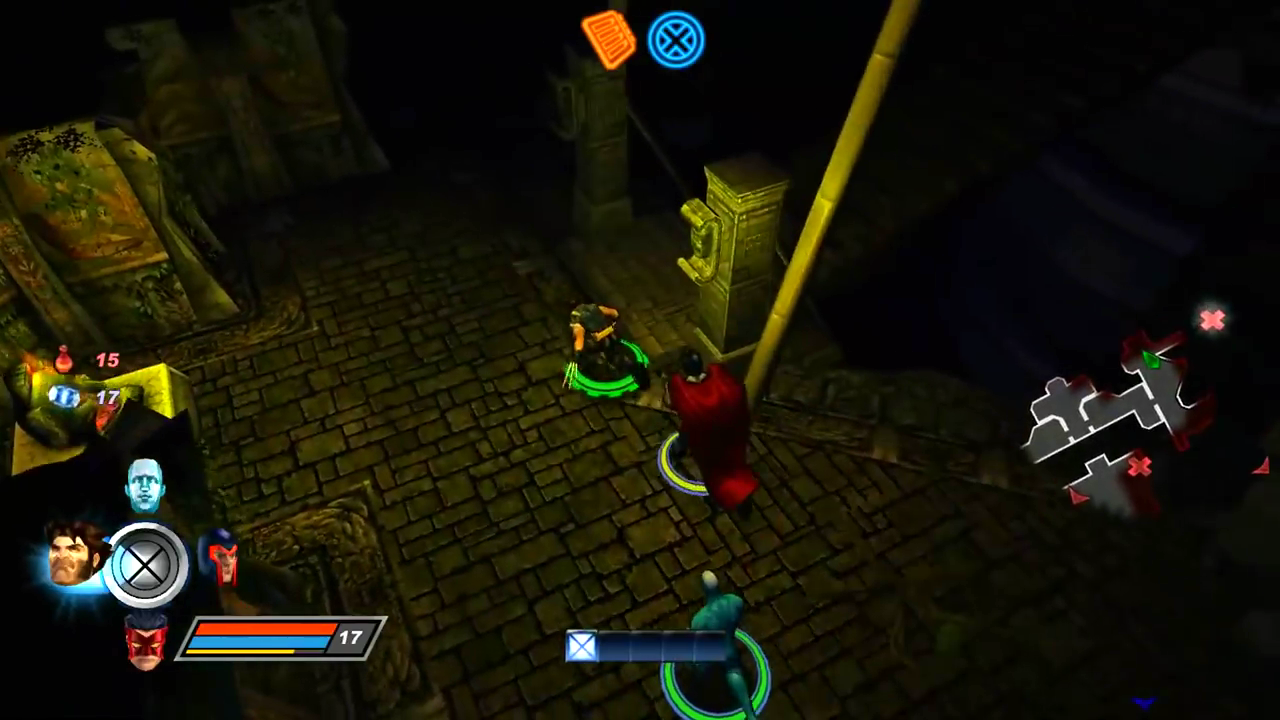The image size is (1280, 720).
Task: Switch to the Wolverine portrait
Action: coord(75,554)
